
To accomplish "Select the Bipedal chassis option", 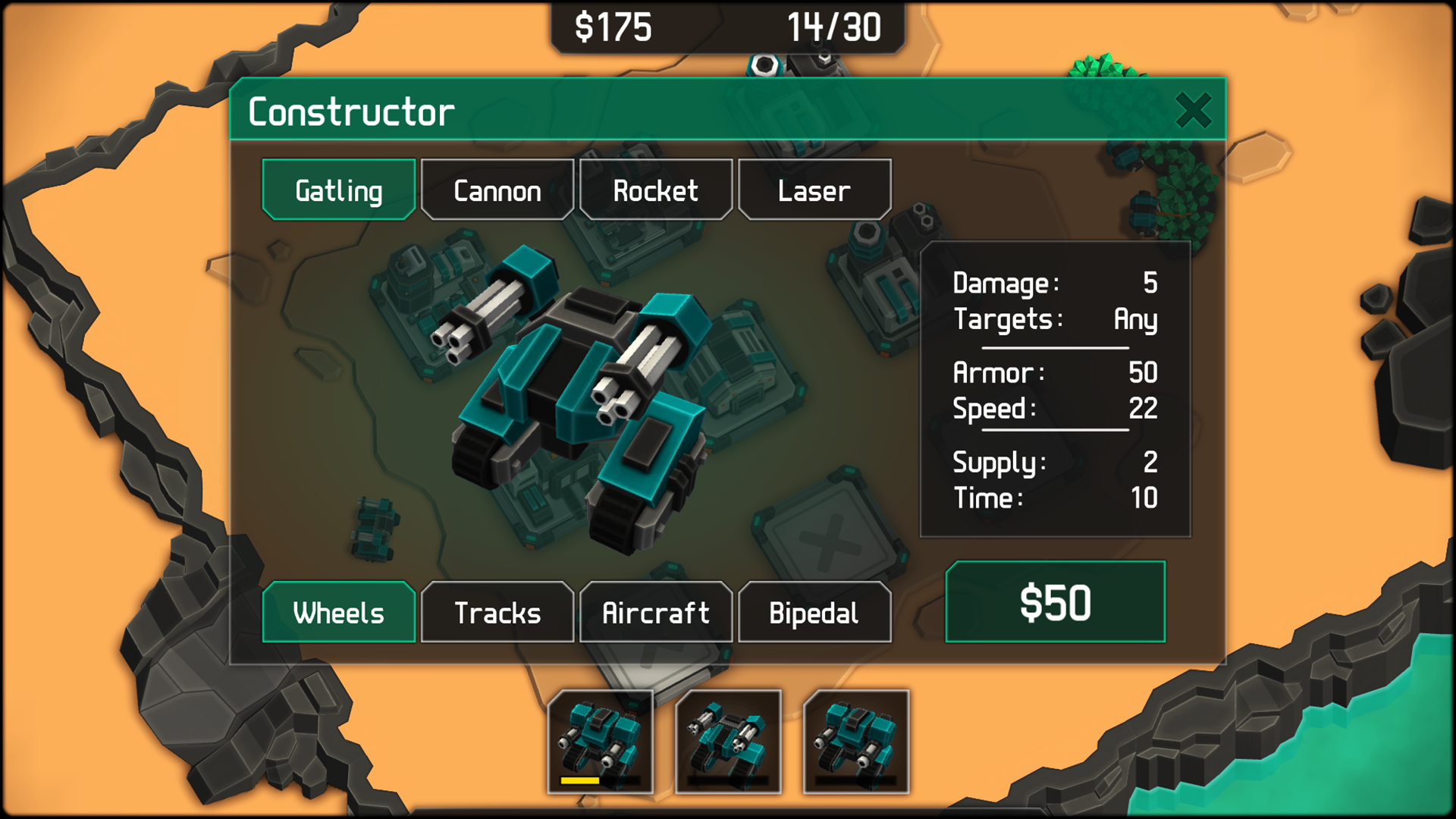I will [x=814, y=612].
